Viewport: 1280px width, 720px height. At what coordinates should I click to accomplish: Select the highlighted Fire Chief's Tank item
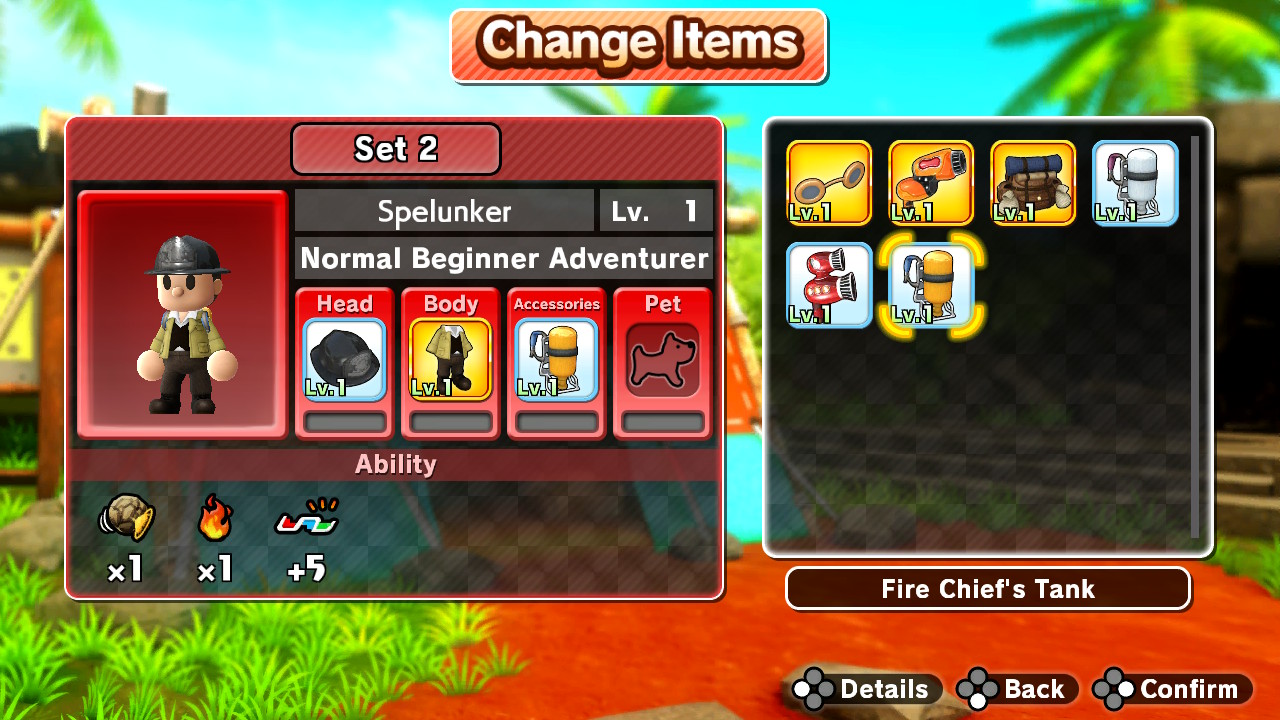(x=930, y=286)
